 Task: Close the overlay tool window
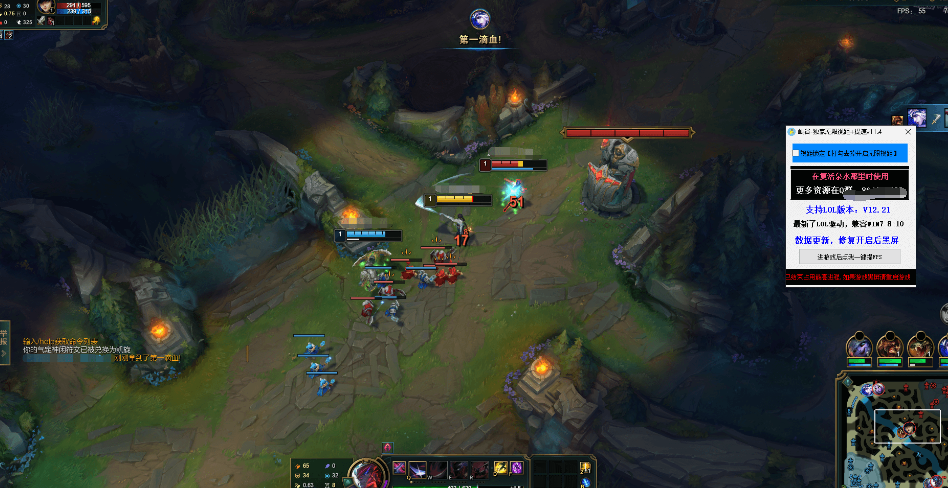909,131
